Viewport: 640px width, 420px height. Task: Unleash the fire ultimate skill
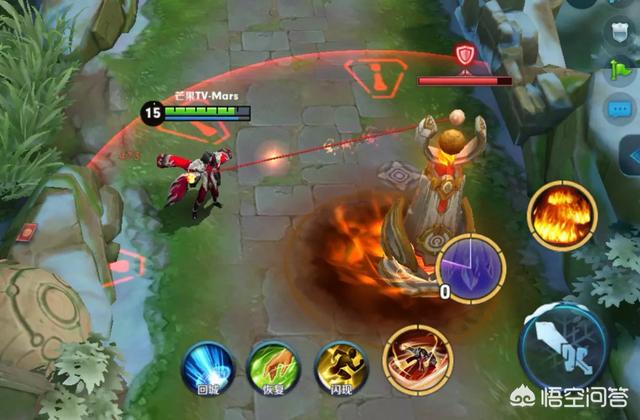pos(562,213)
